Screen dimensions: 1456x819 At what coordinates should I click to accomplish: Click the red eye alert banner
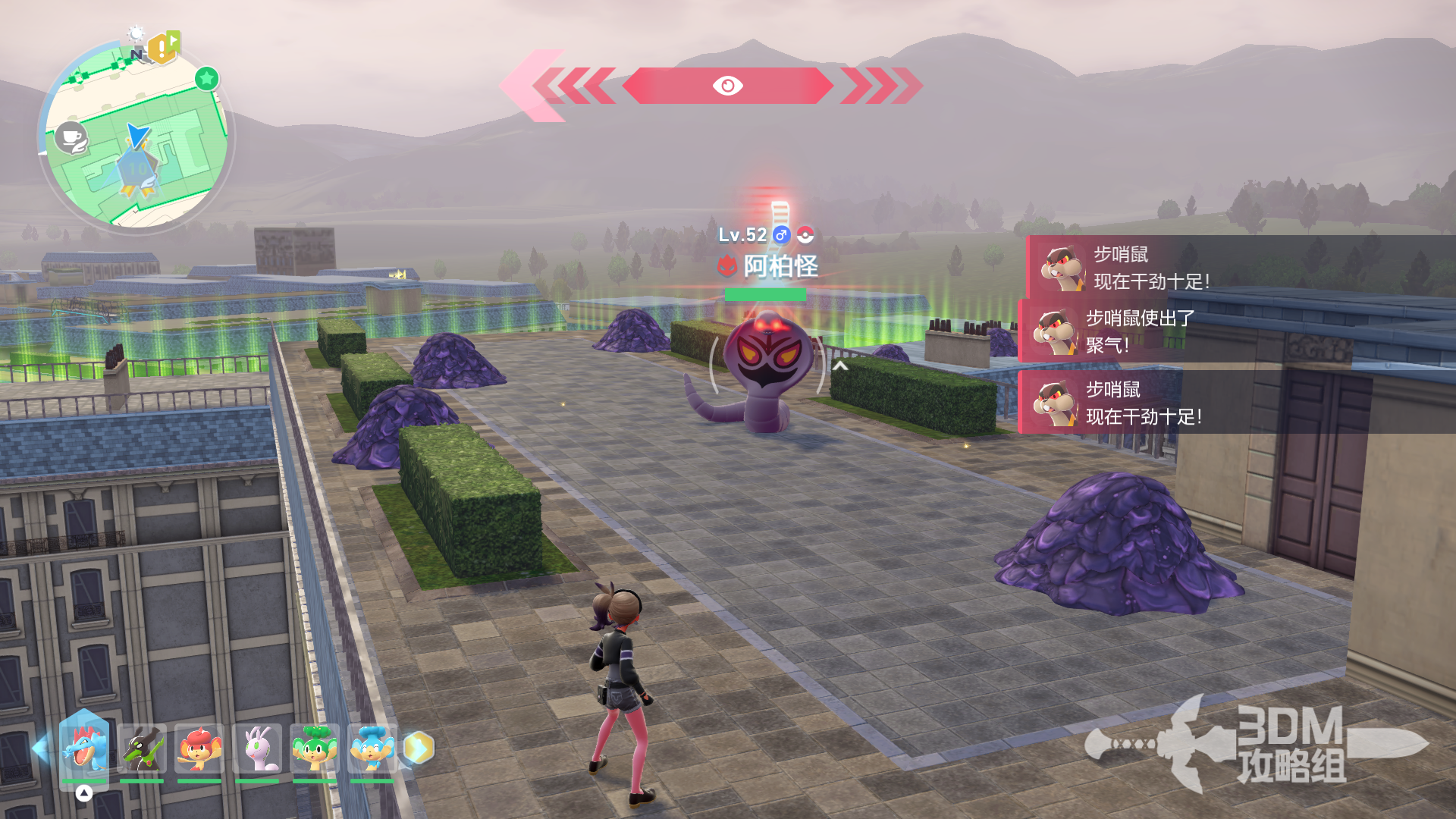[x=727, y=86]
